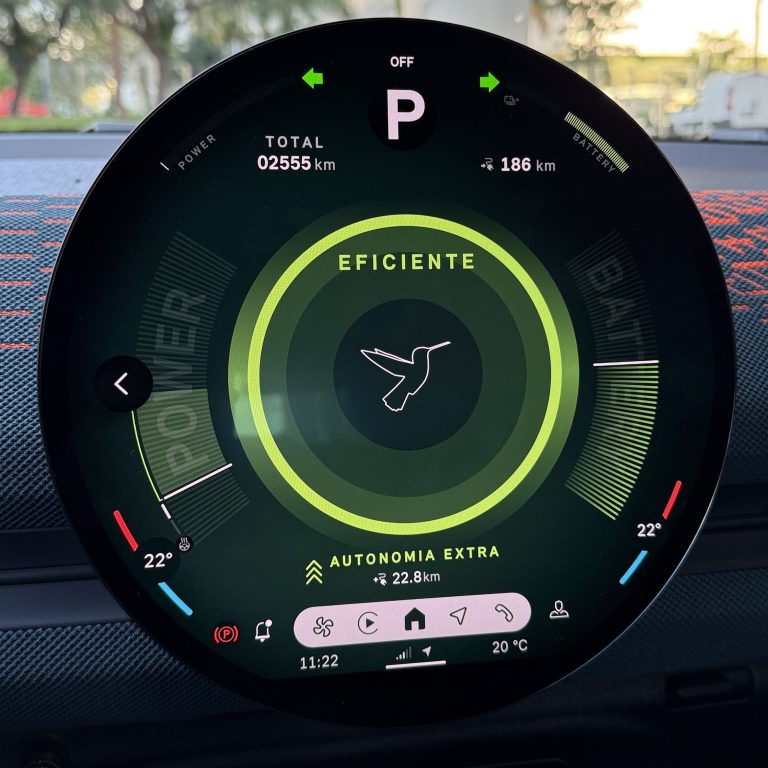Tap the red parking brake indicator
This screenshot has height=768, width=768.
(x=227, y=633)
